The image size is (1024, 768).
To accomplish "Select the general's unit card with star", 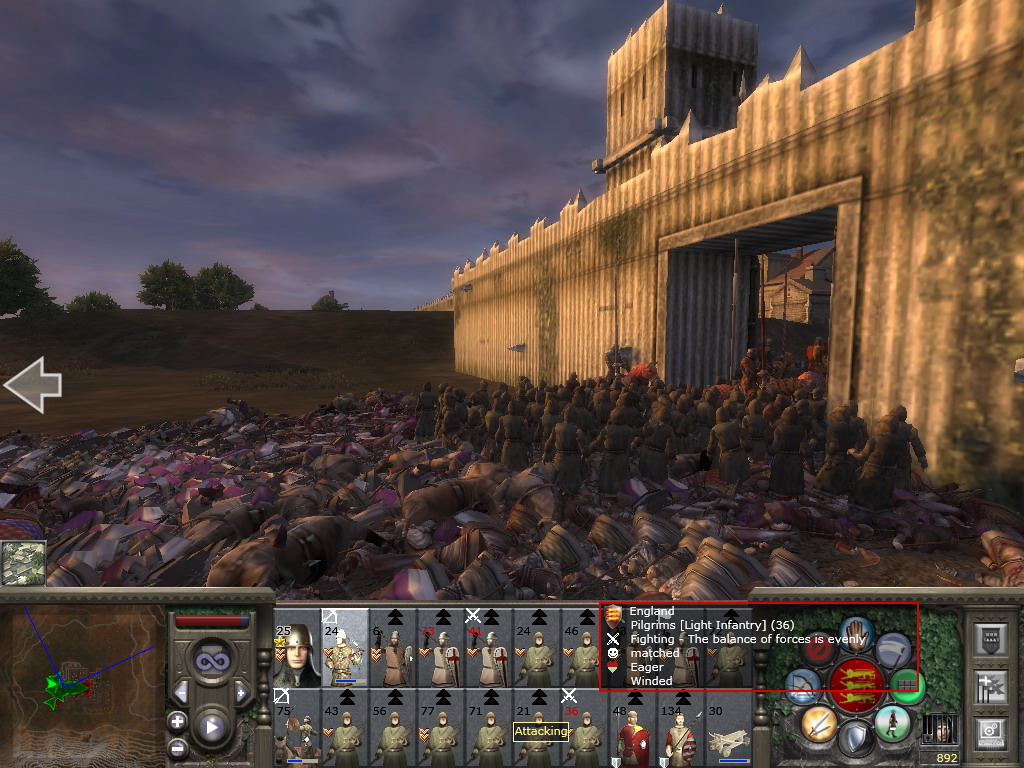I will (296, 653).
